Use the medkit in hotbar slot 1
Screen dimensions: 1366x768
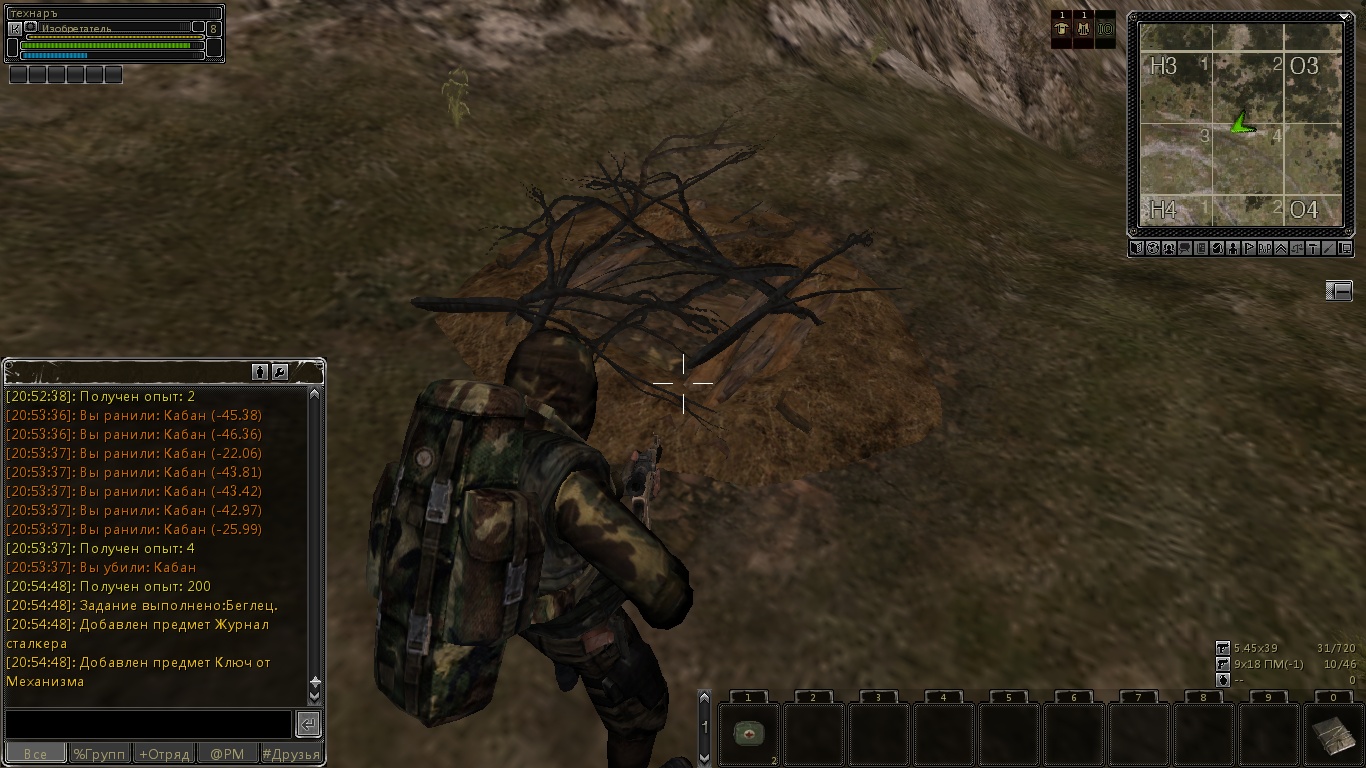click(x=748, y=733)
